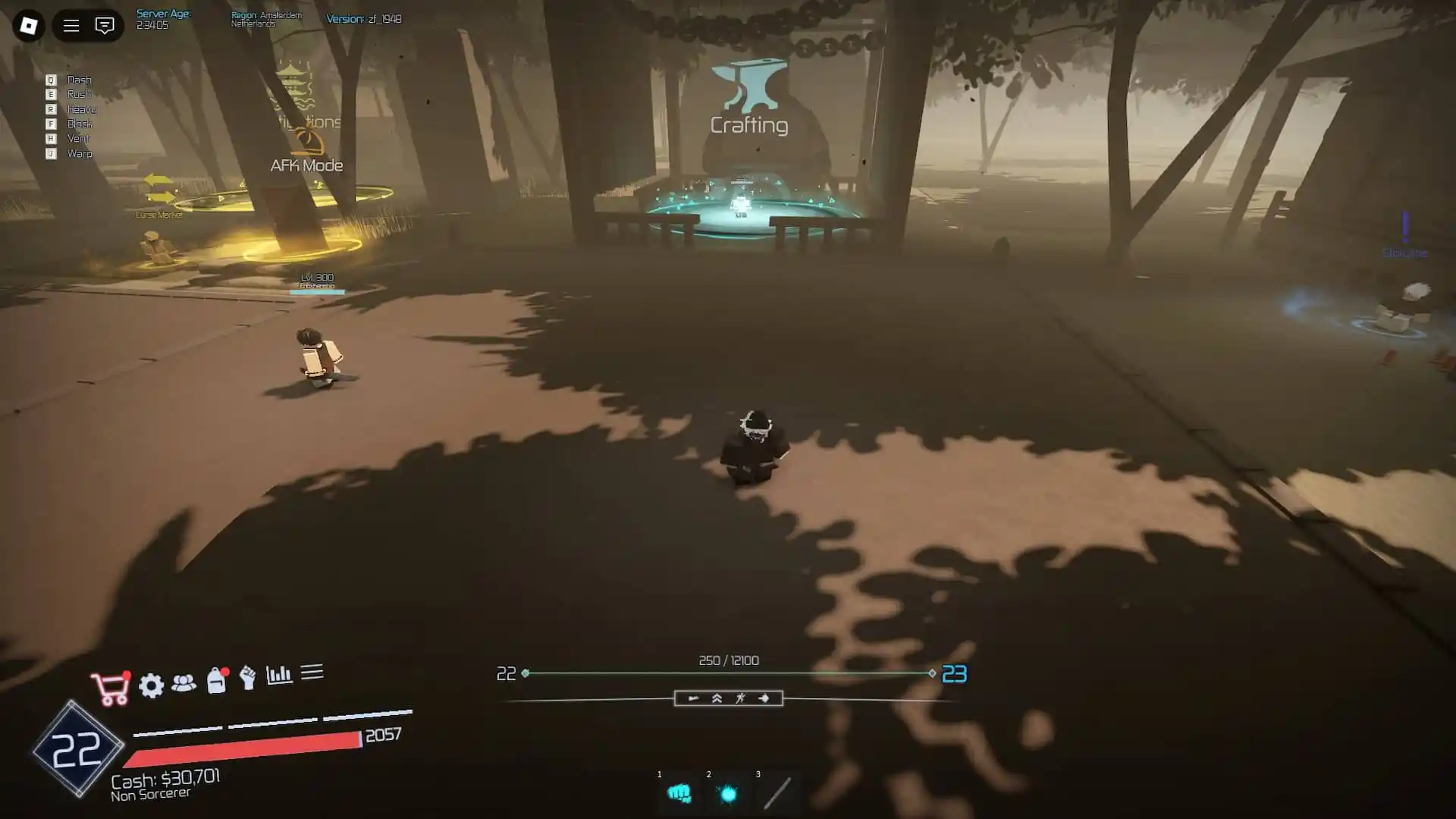Open the three-person party menu
Image resolution: width=1456 pixels, height=819 pixels.
point(184,683)
